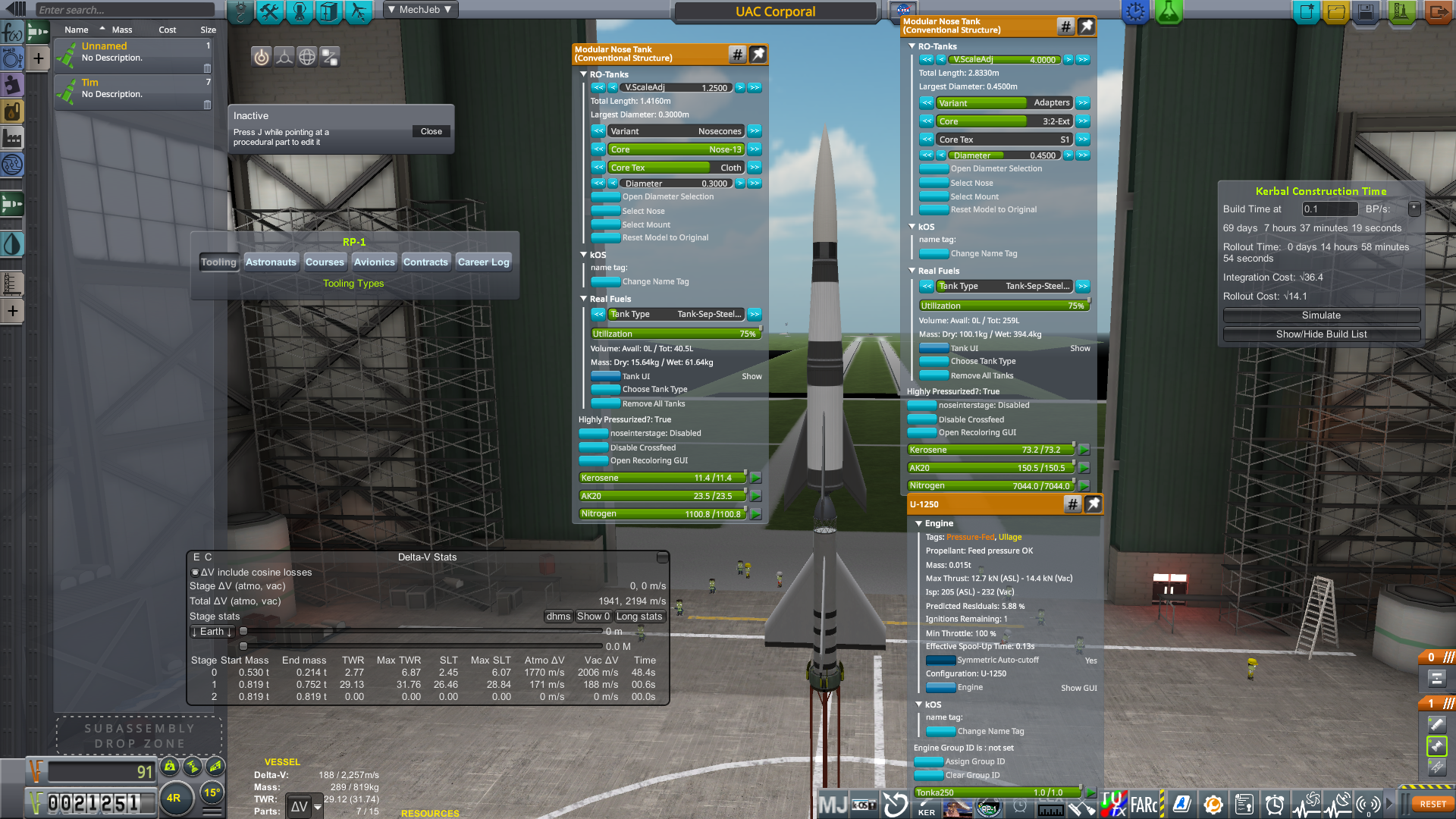Switch to the Astronauts tab in RP-1
The height and width of the screenshot is (819, 1456).
(x=271, y=262)
